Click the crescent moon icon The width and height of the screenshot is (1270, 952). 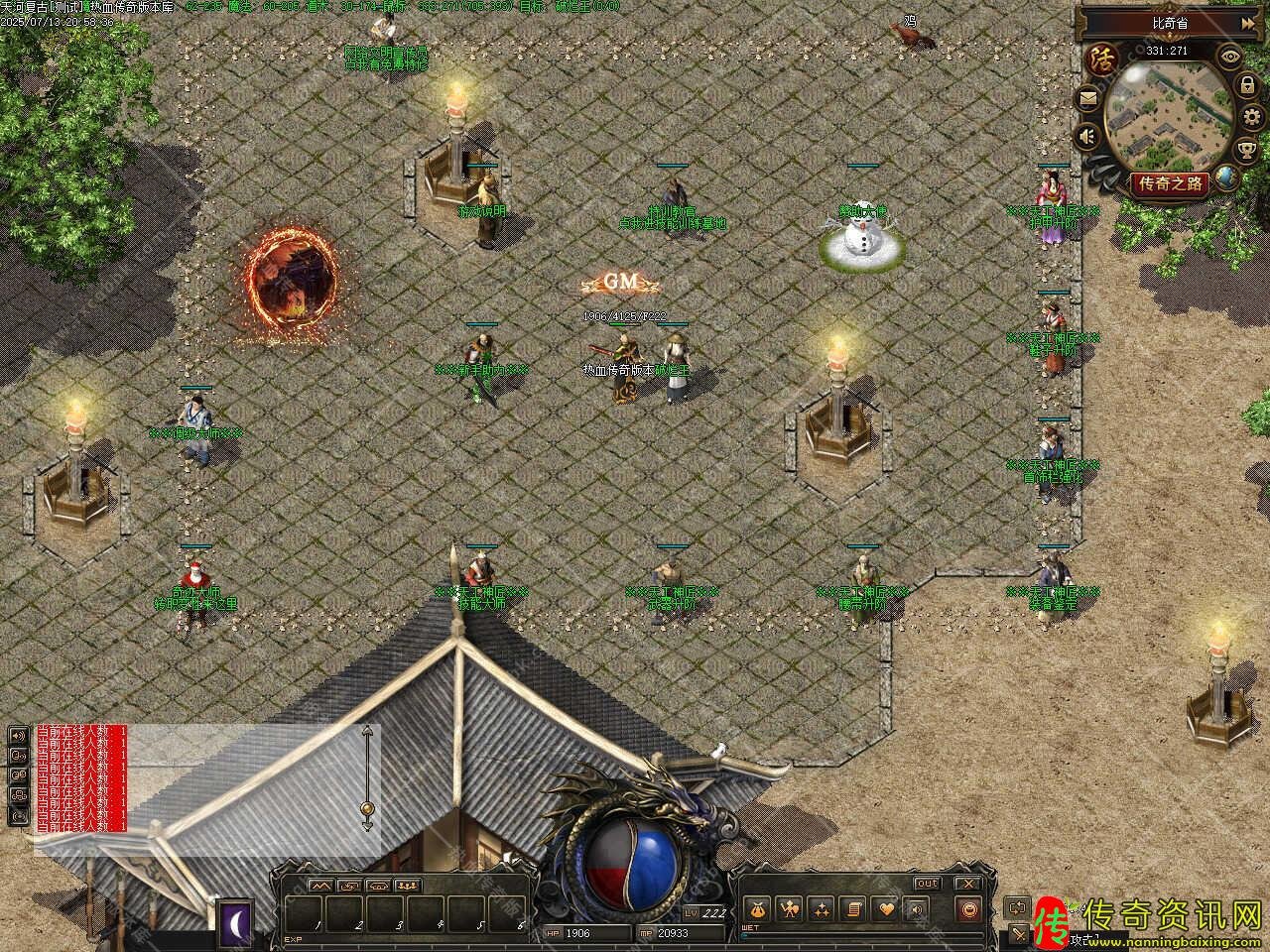pyautogui.click(x=236, y=920)
